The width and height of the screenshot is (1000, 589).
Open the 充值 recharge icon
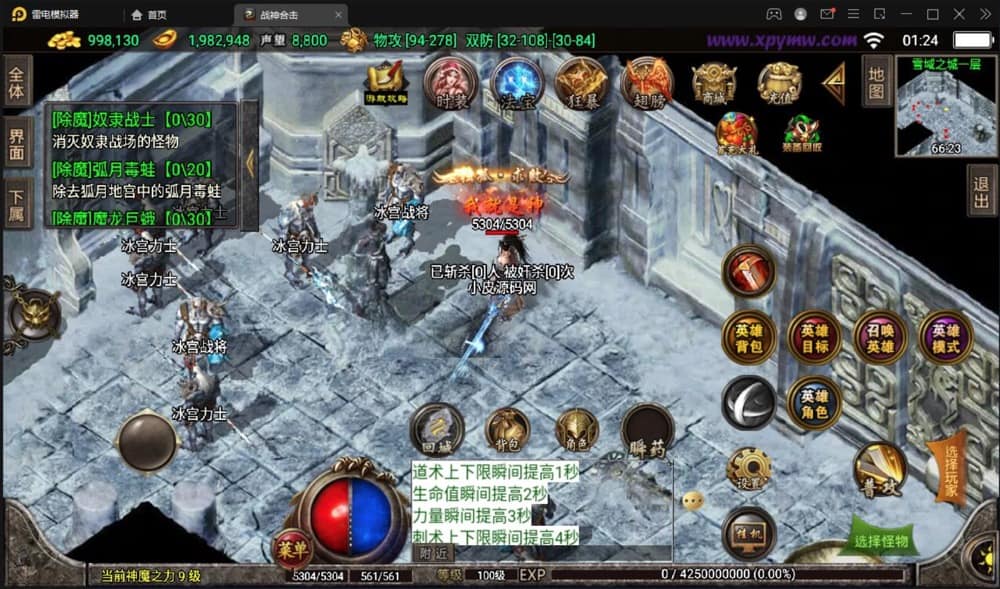click(x=779, y=84)
